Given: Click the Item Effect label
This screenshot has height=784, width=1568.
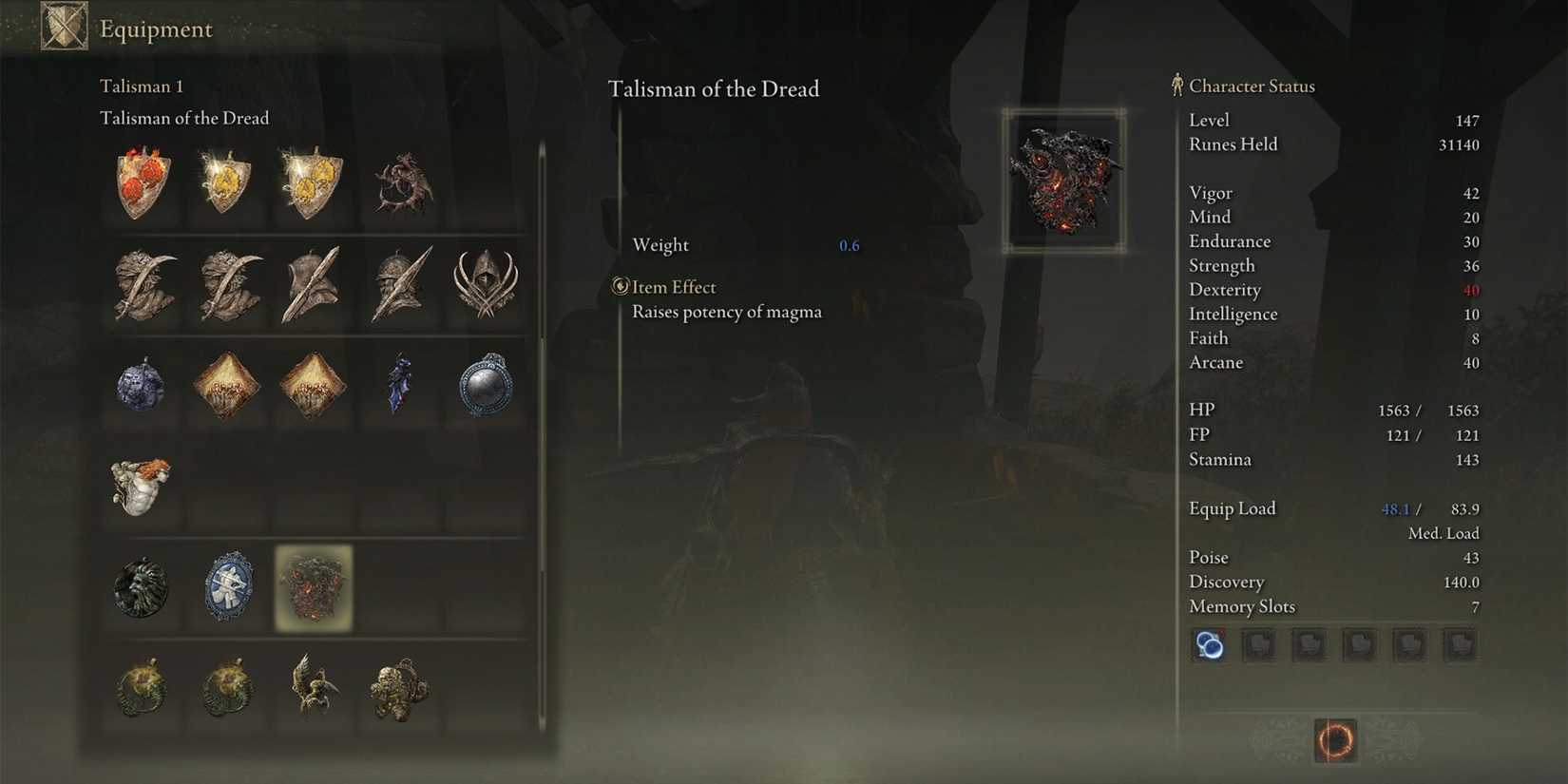Looking at the screenshot, I should [x=675, y=287].
